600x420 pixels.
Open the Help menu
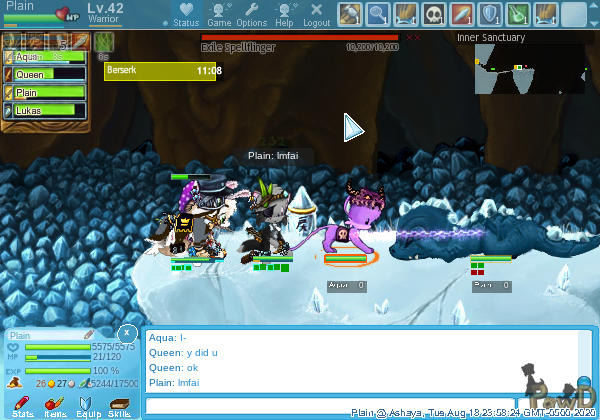point(285,14)
